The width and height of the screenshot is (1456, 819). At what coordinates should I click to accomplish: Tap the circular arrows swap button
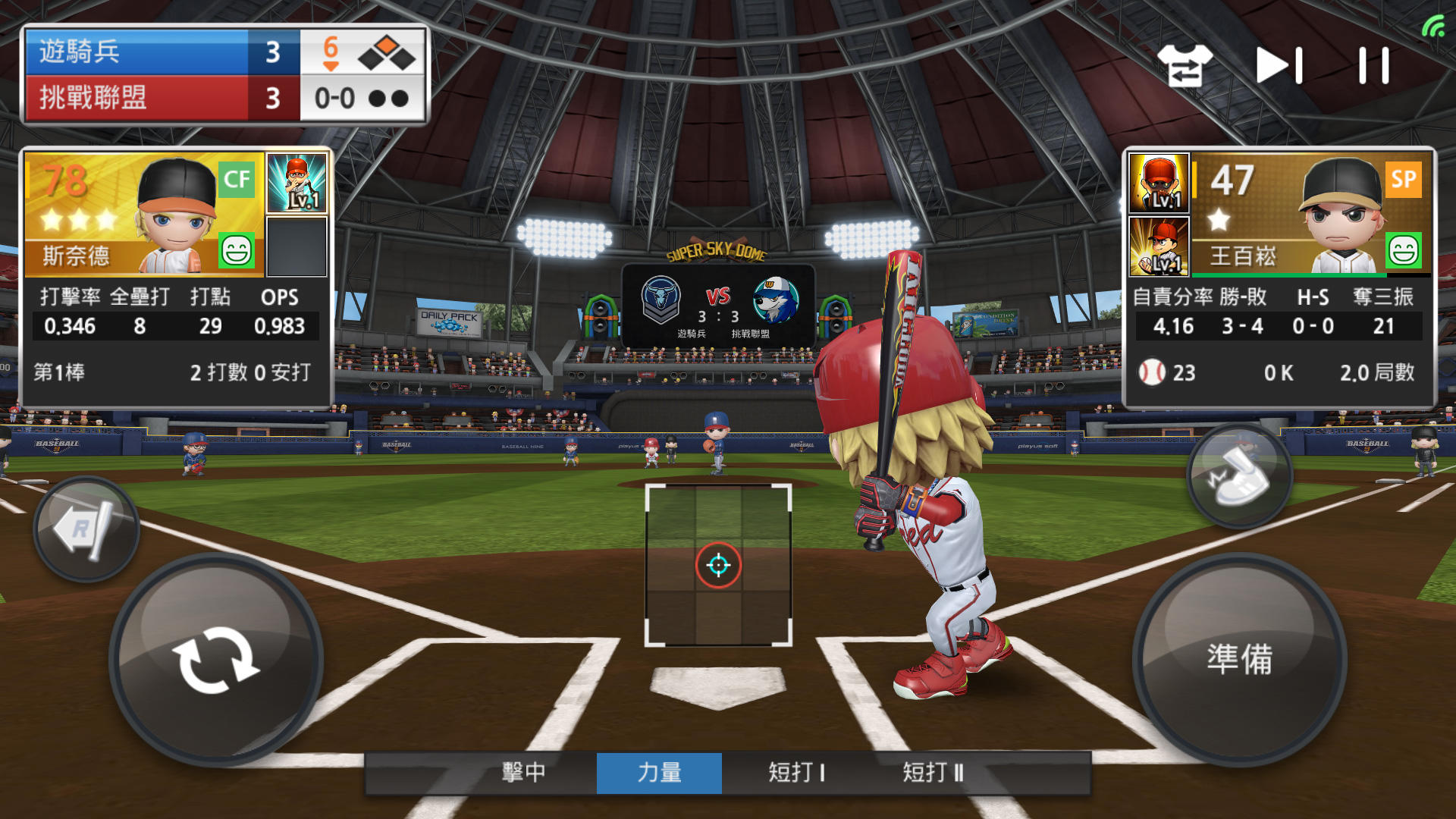[216, 660]
